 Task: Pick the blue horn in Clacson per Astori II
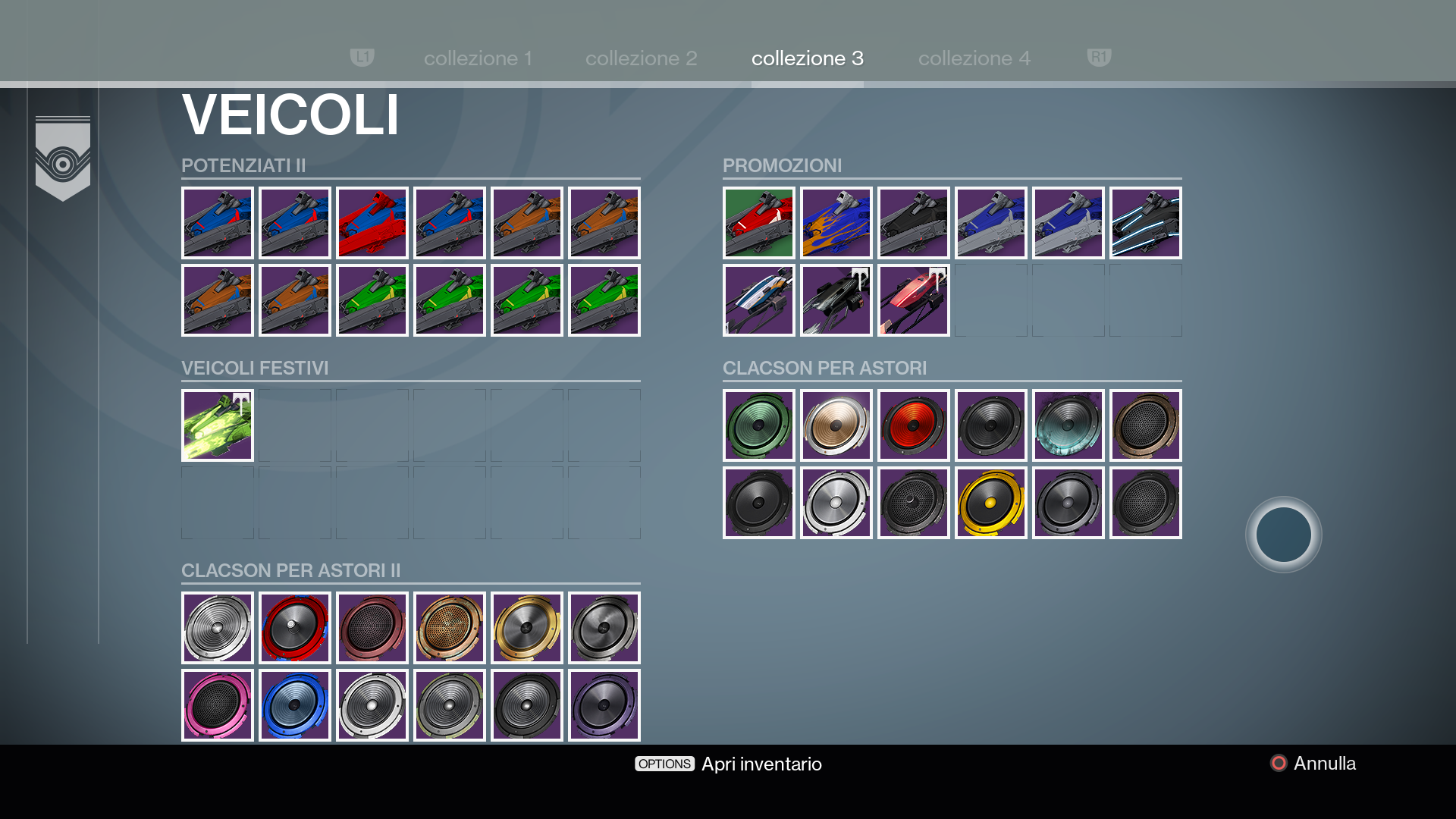295,705
